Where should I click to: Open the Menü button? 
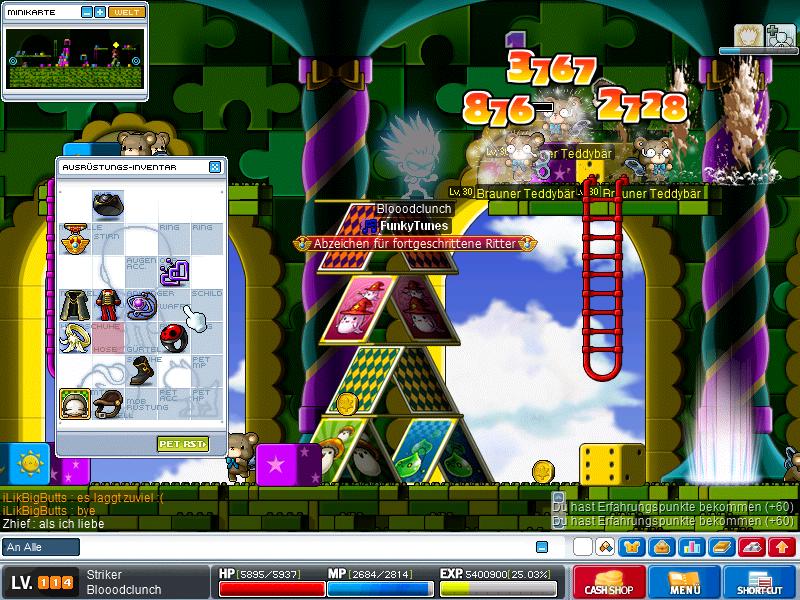tap(684, 582)
